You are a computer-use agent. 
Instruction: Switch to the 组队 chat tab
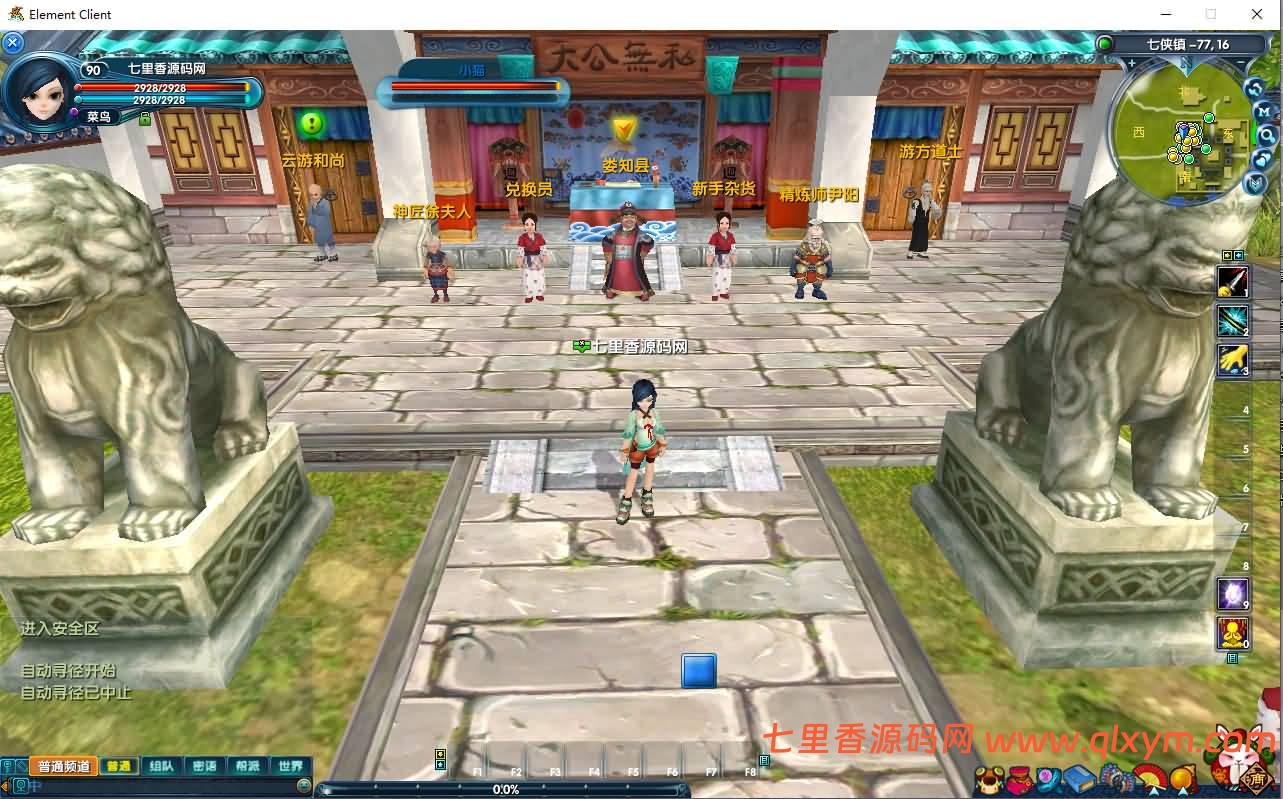pos(161,766)
